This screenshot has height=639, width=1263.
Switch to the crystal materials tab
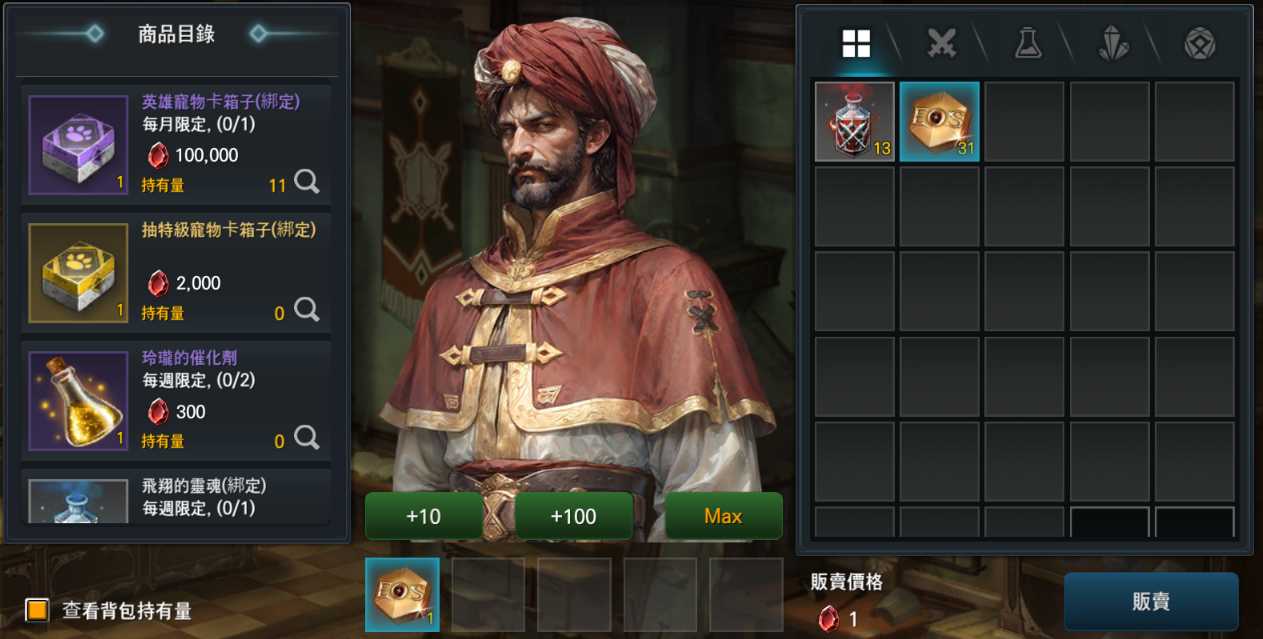pyautogui.click(x=1114, y=43)
